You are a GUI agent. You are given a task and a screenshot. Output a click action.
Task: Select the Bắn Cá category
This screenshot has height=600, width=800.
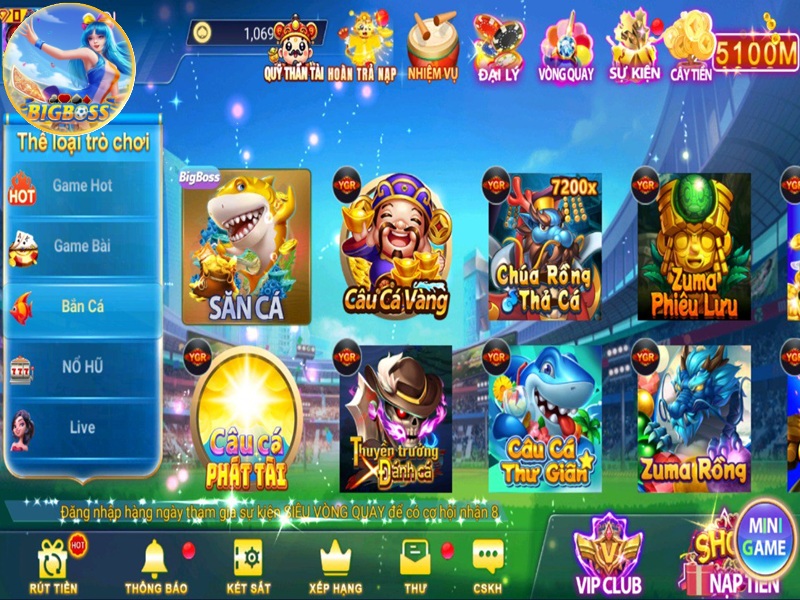point(80,307)
